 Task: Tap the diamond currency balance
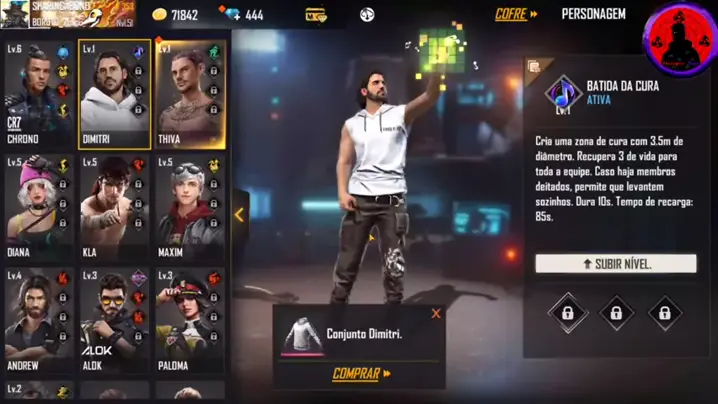click(243, 15)
